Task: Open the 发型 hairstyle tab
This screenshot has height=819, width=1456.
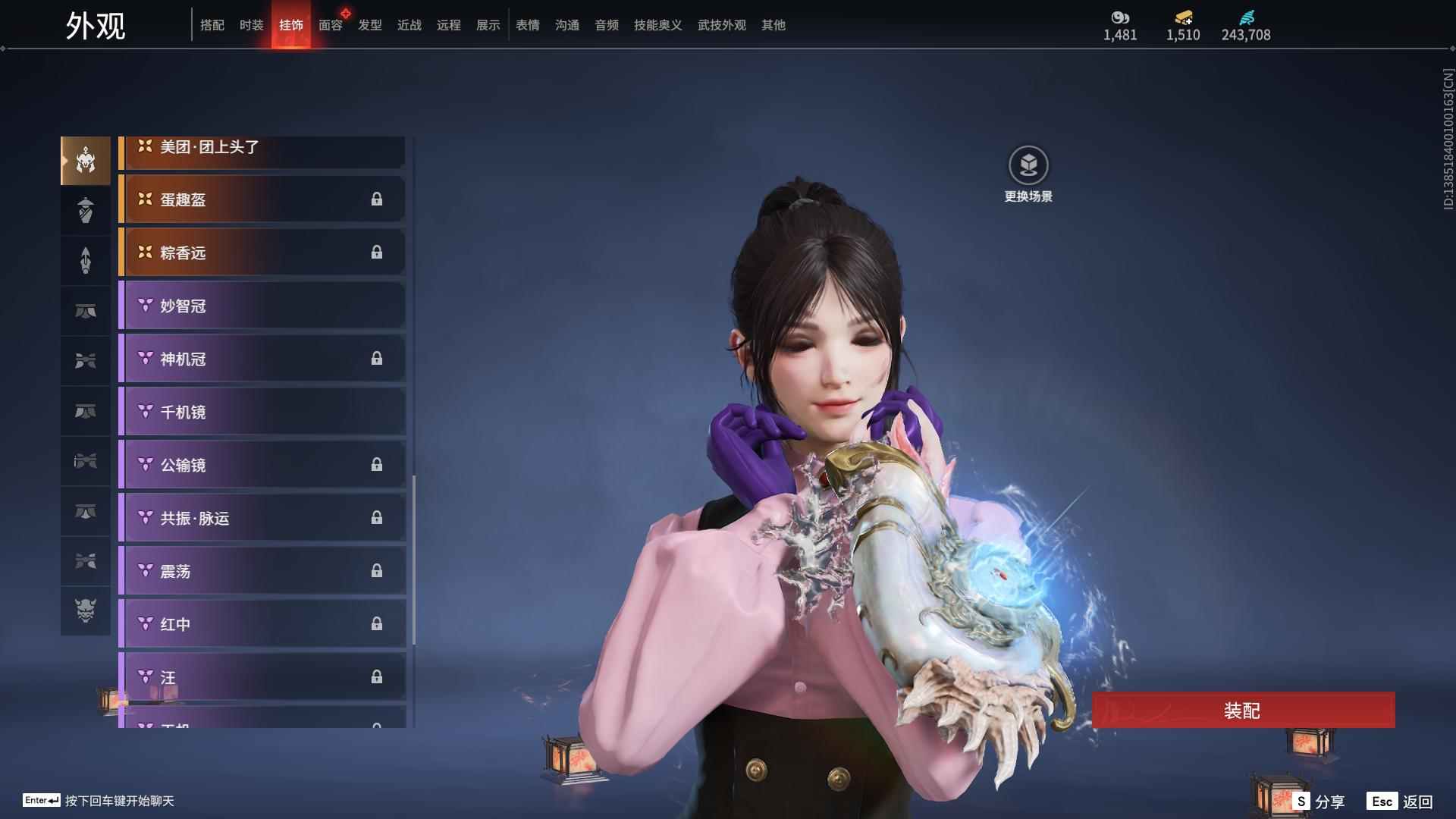Action: pyautogui.click(x=370, y=25)
